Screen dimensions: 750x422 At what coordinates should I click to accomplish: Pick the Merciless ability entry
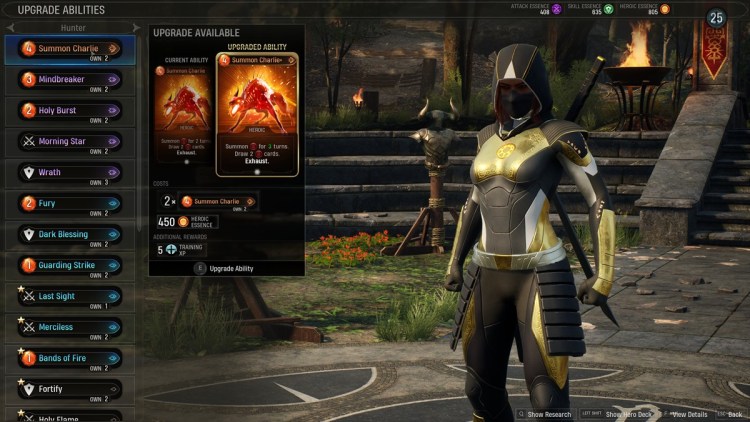(68, 327)
